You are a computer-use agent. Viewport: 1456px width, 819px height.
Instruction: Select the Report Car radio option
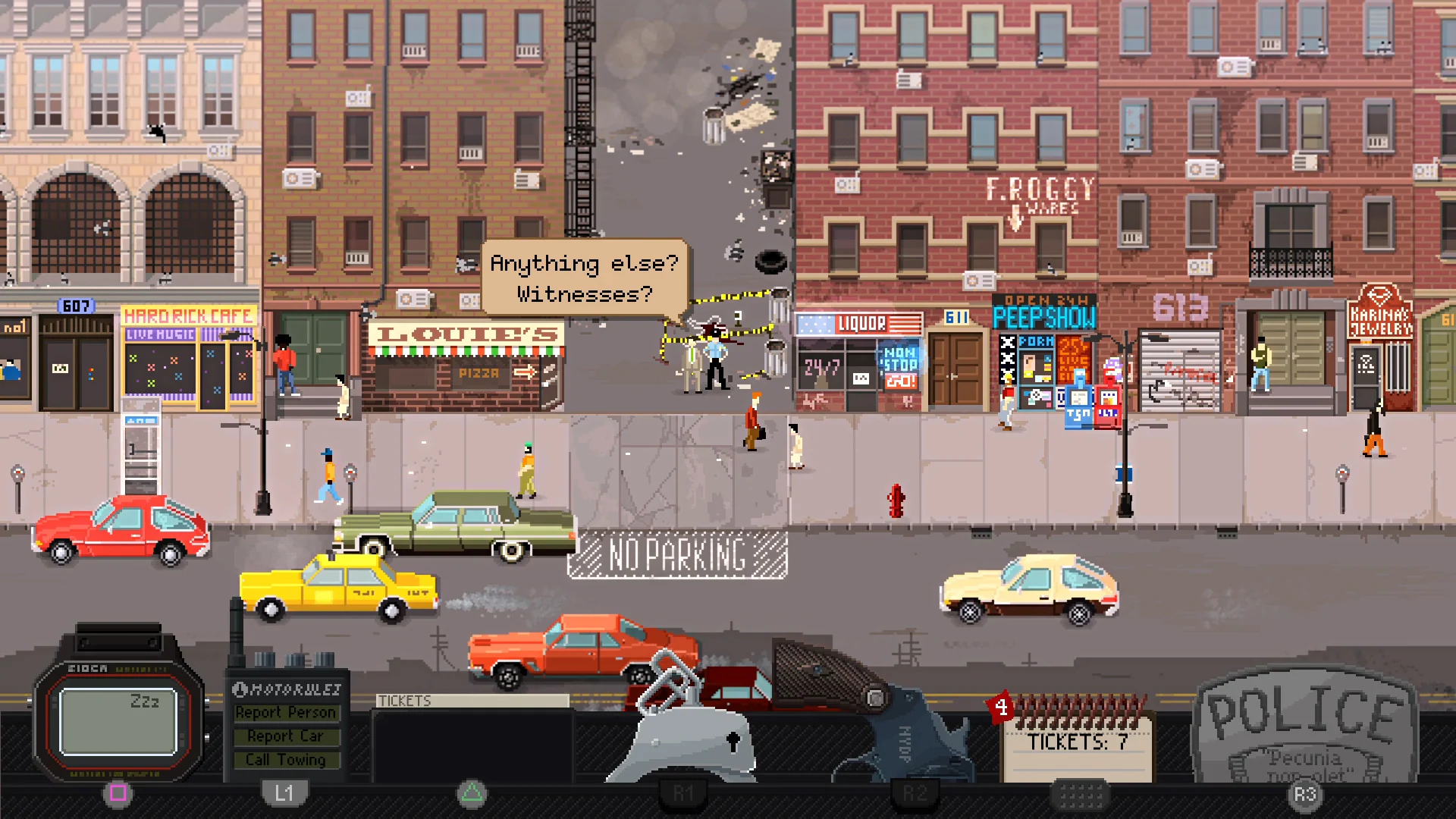287,736
